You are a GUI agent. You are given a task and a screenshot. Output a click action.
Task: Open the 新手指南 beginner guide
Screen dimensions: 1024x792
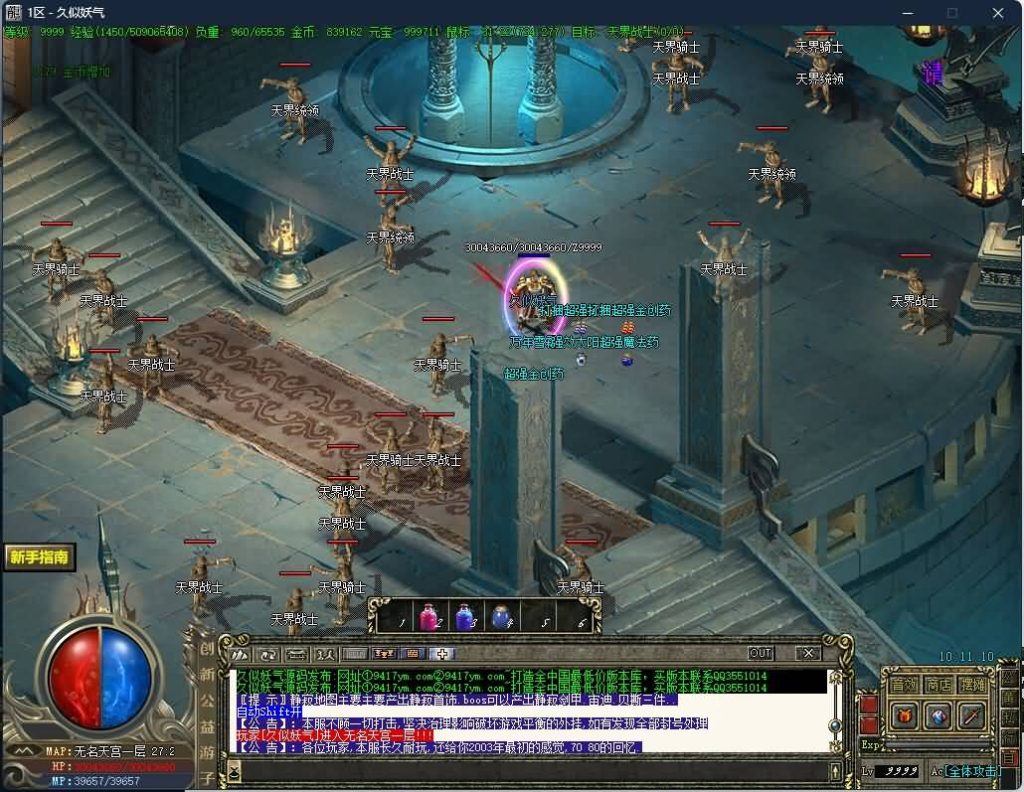pos(40,557)
